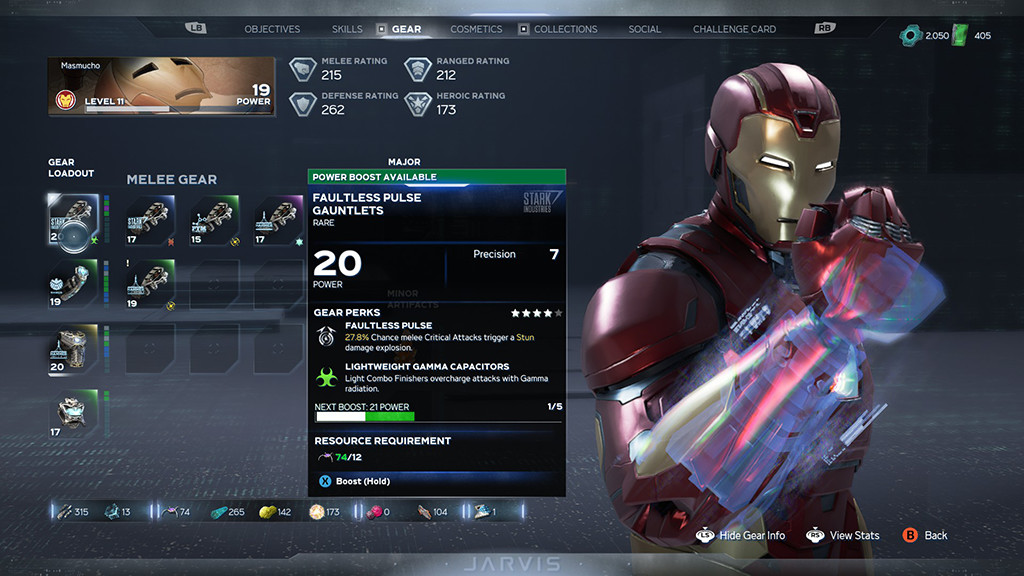Viewport: 1024px width, 576px height.
Task: Choose the power 19 ranged repulsor loadout slot
Action: [x=74, y=285]
